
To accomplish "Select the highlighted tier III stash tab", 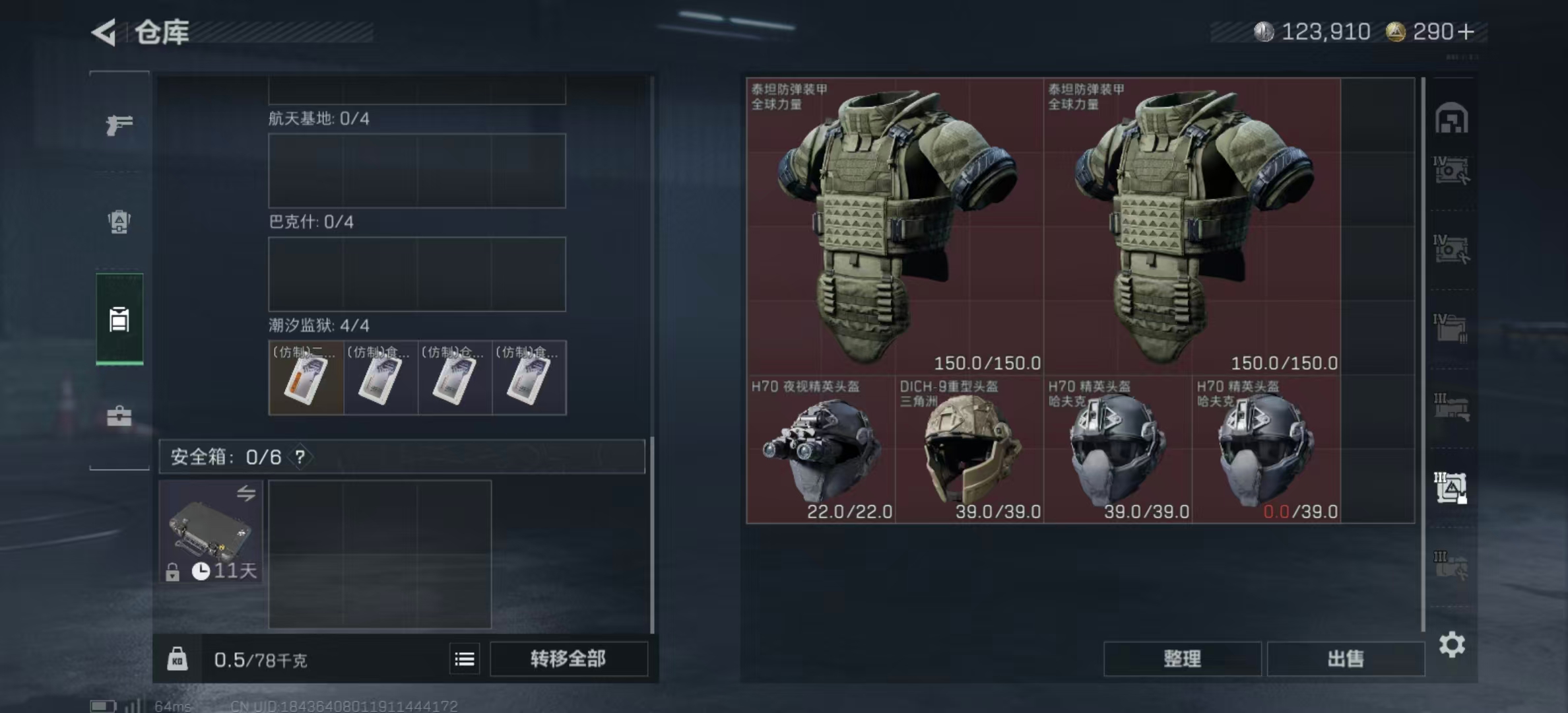I will click(1451, 488).
